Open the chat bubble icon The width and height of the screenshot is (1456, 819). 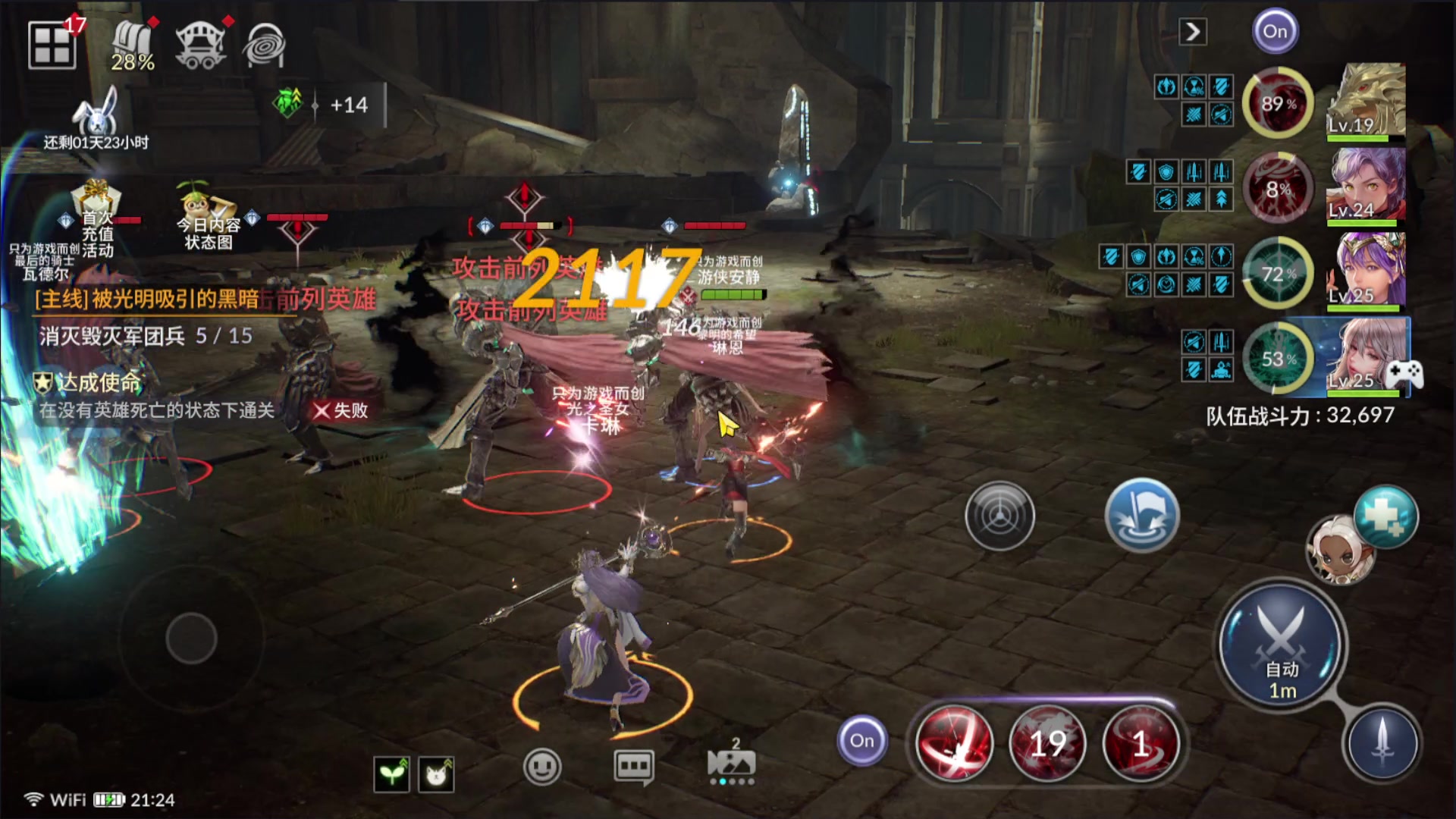633,767
